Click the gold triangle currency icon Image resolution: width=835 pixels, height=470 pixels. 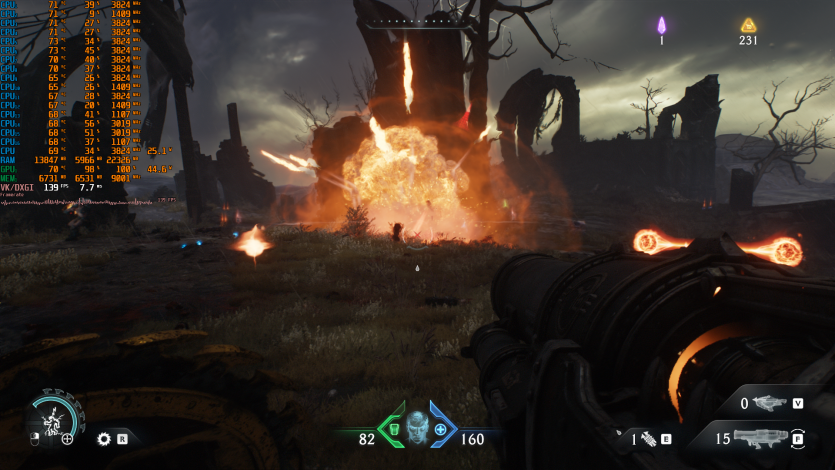click(748, 25)
